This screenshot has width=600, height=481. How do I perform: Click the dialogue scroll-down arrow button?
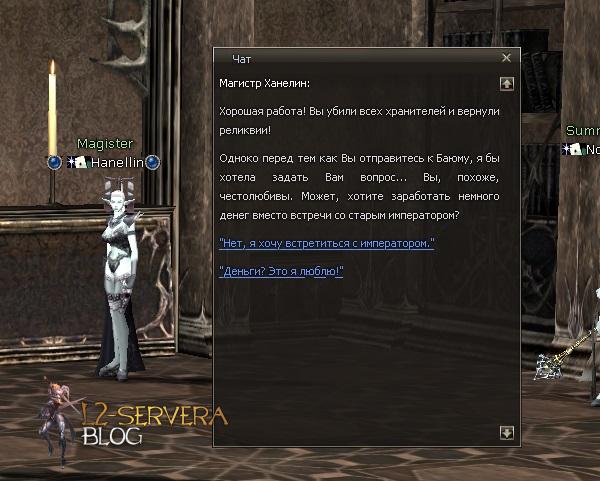click(x=506, y=432)
